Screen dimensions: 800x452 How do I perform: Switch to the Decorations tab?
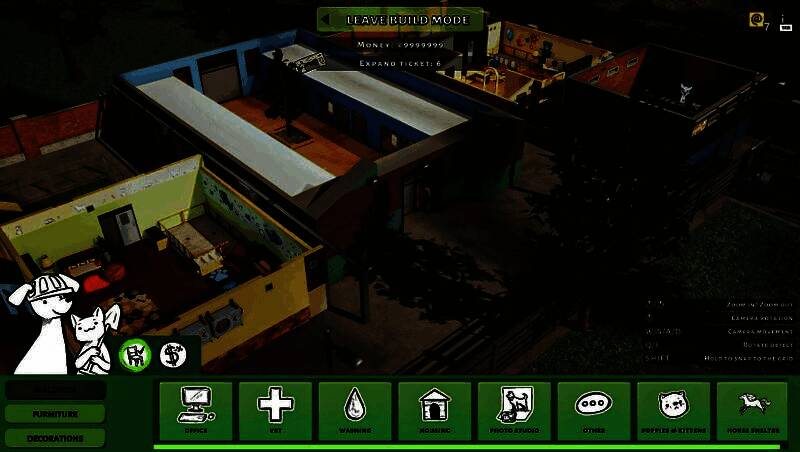coord(55,438)
